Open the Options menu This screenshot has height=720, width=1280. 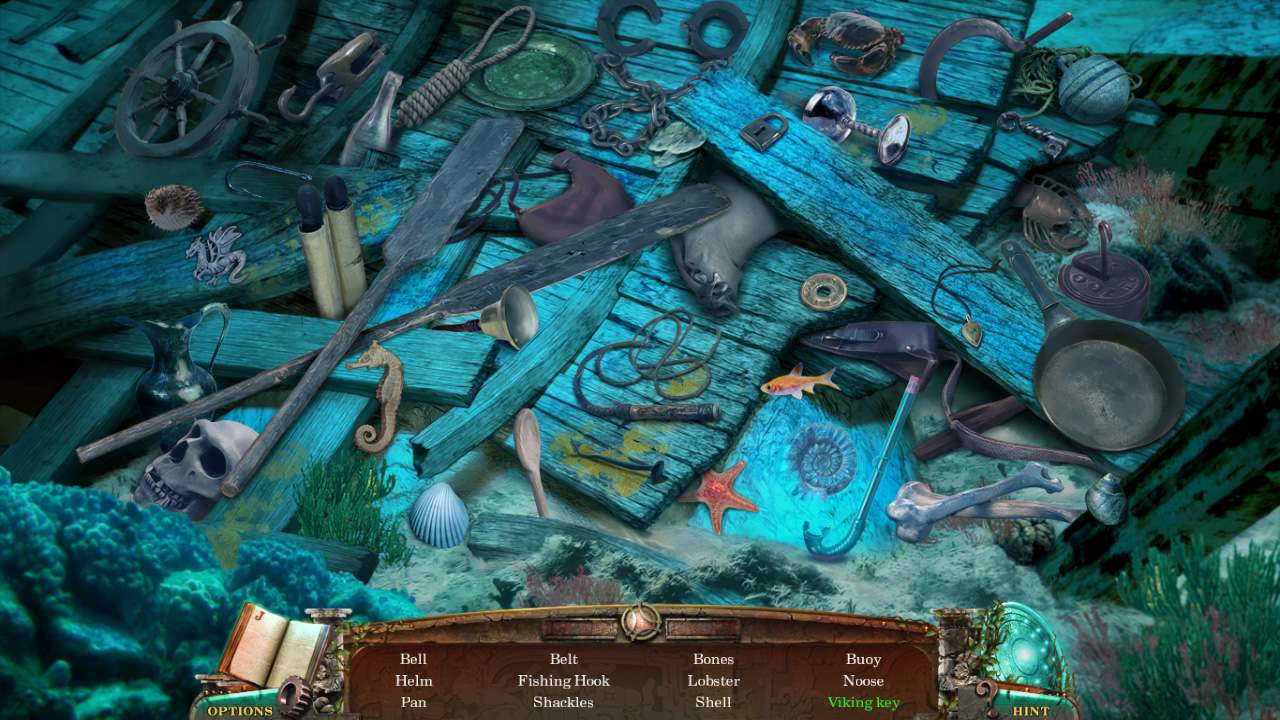(x=238, y=711)
